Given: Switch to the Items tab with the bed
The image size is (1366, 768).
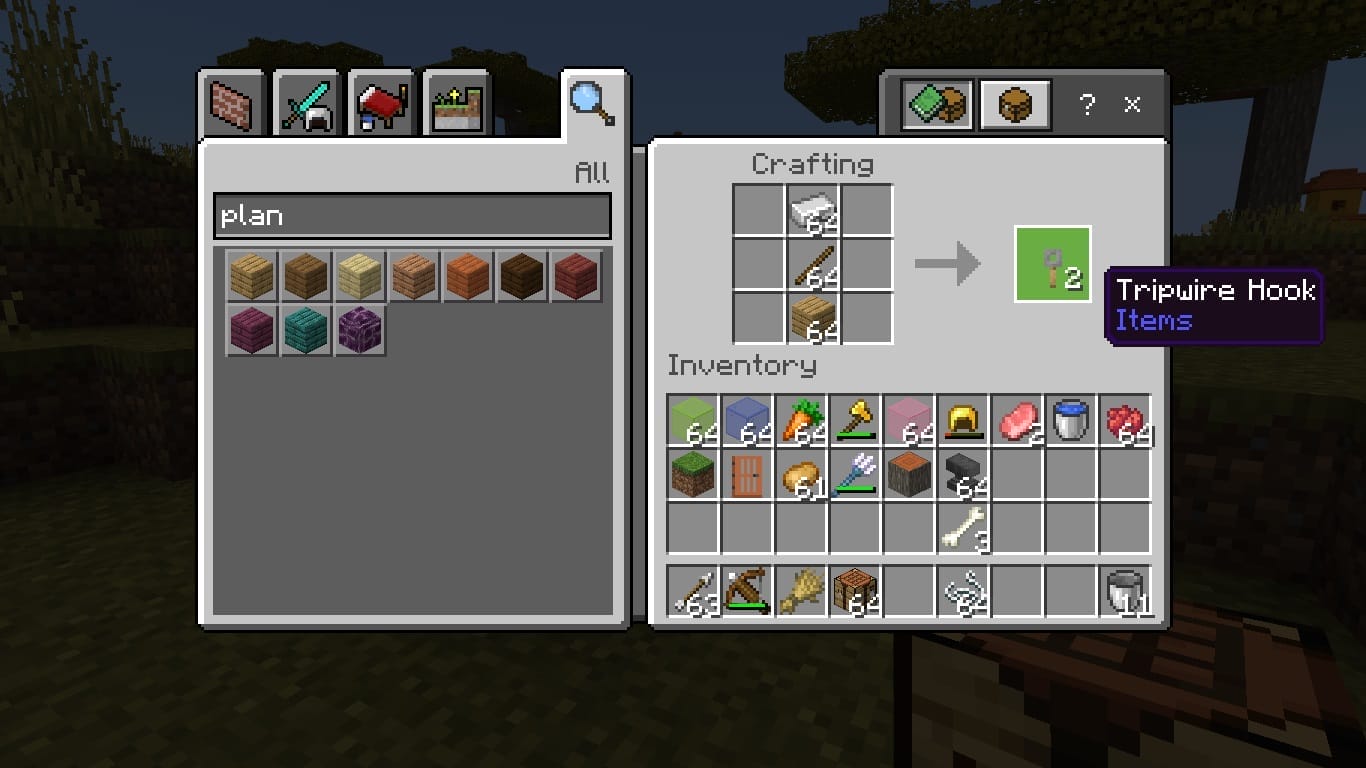Looking at the screenshot, I should coord(381,101).
